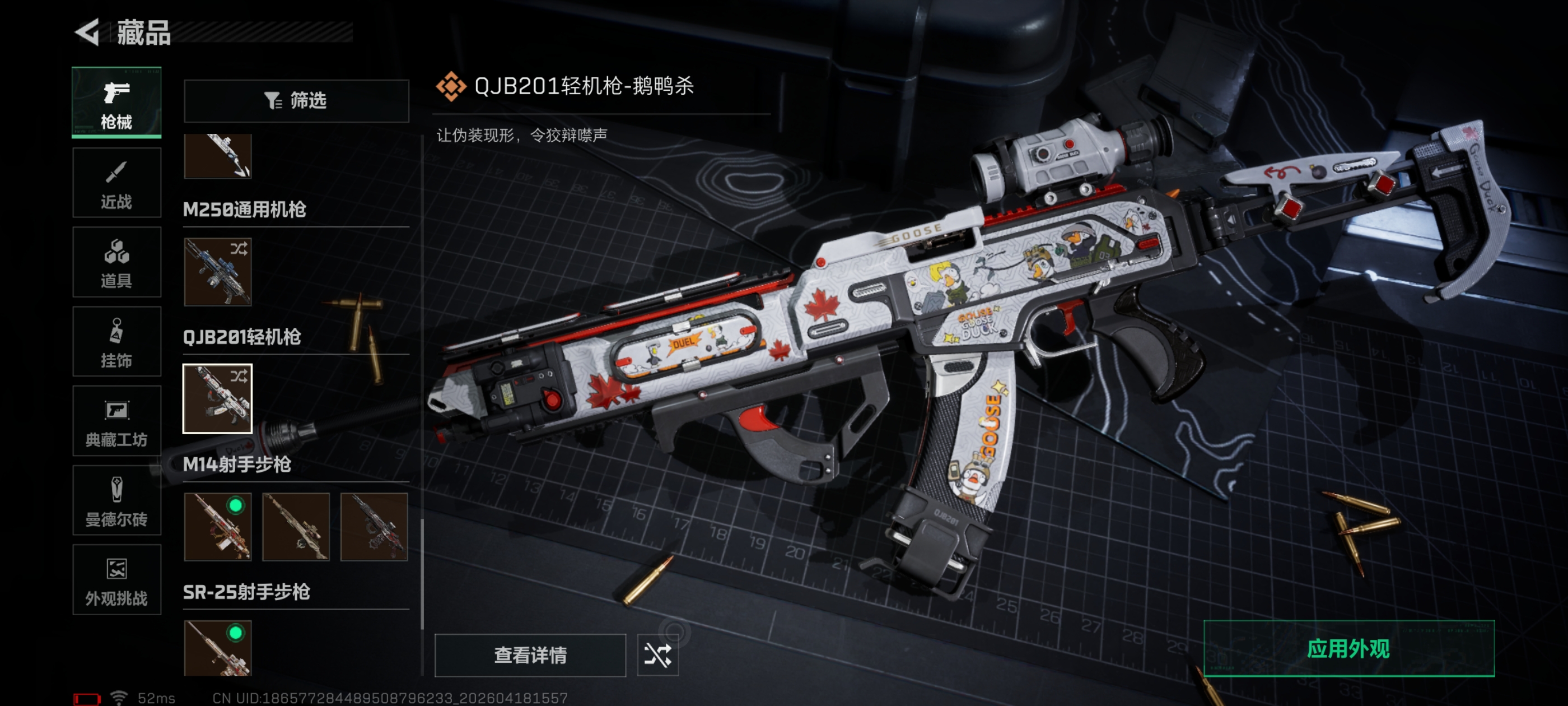This screenshot has width=1568, height=706.
Task: Show the 挂饰 charms category
Action: pos(116,342)
